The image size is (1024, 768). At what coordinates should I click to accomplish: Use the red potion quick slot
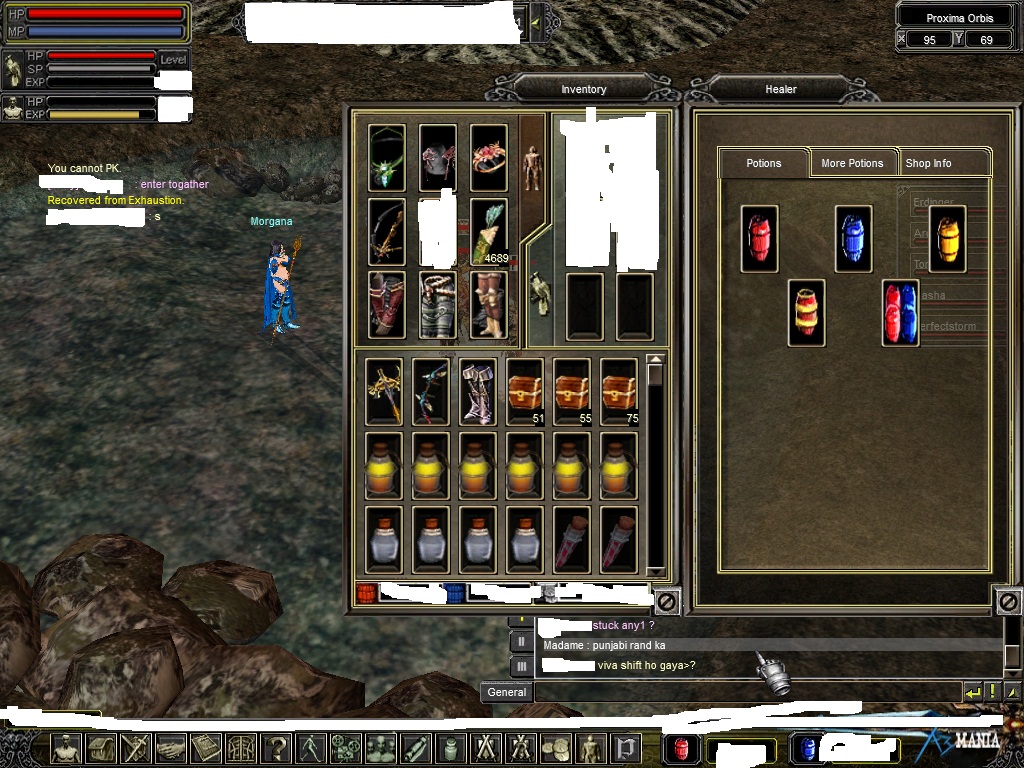pyautogui.click(x=681, y=748)
